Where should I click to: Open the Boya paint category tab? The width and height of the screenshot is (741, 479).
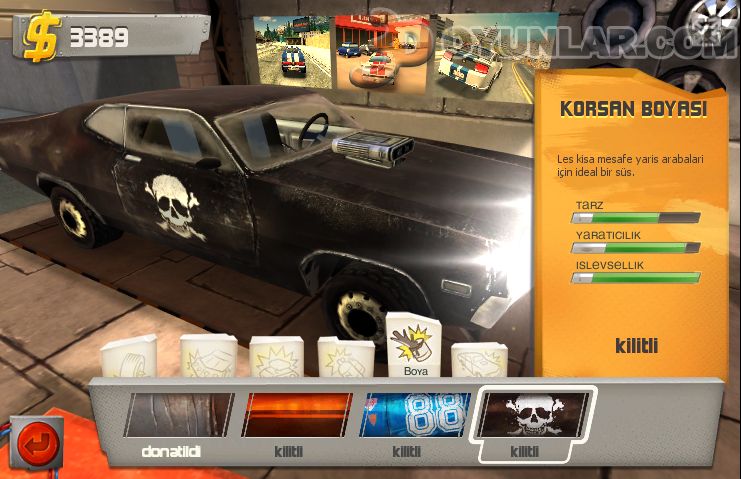click(x=414, y=347)
